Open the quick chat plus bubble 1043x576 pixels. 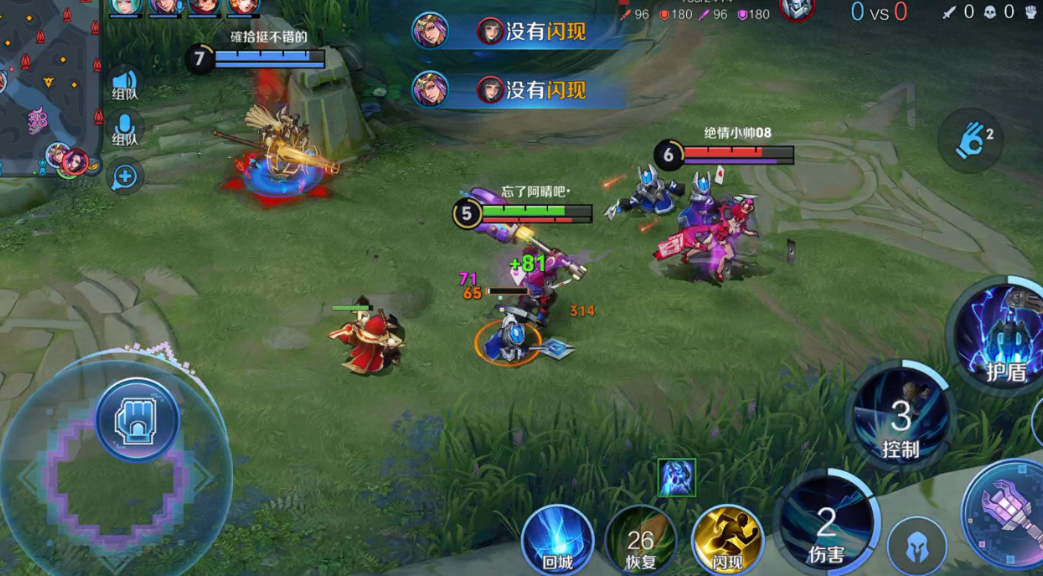pyautogui.click(x=125, y=177)
